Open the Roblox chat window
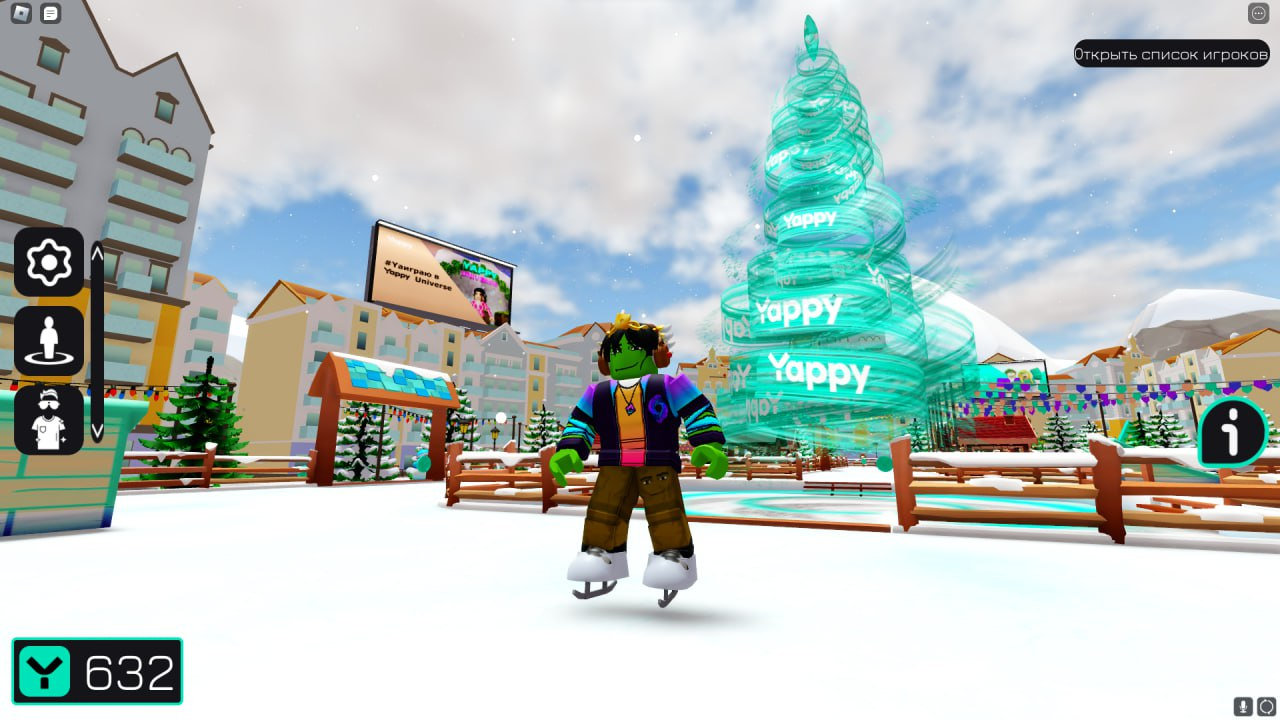Screen dimensions: 1280x720 point(51,13)
